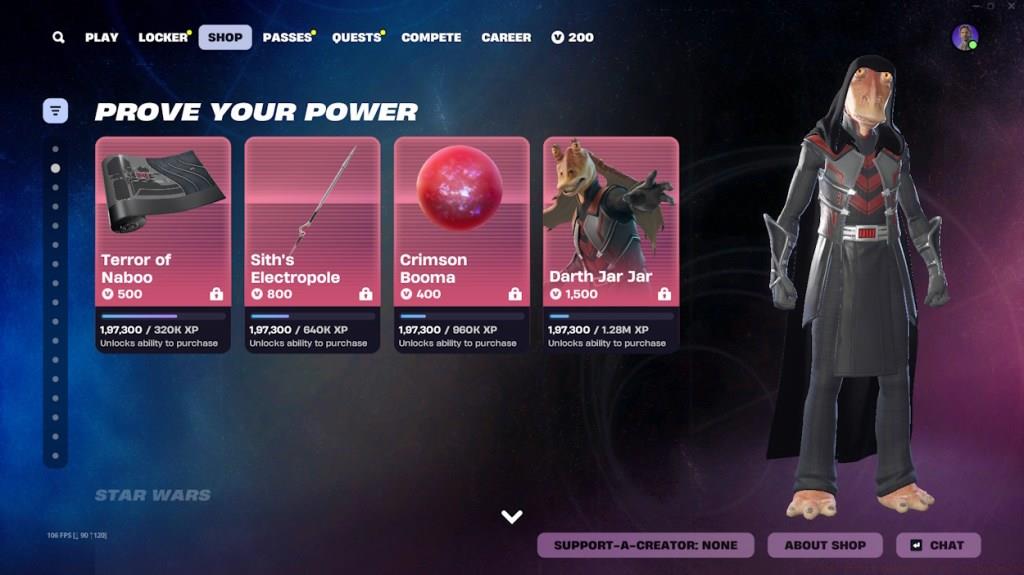Open the Chat button
Screen dimensions: 1024x575
click(938, 545)
